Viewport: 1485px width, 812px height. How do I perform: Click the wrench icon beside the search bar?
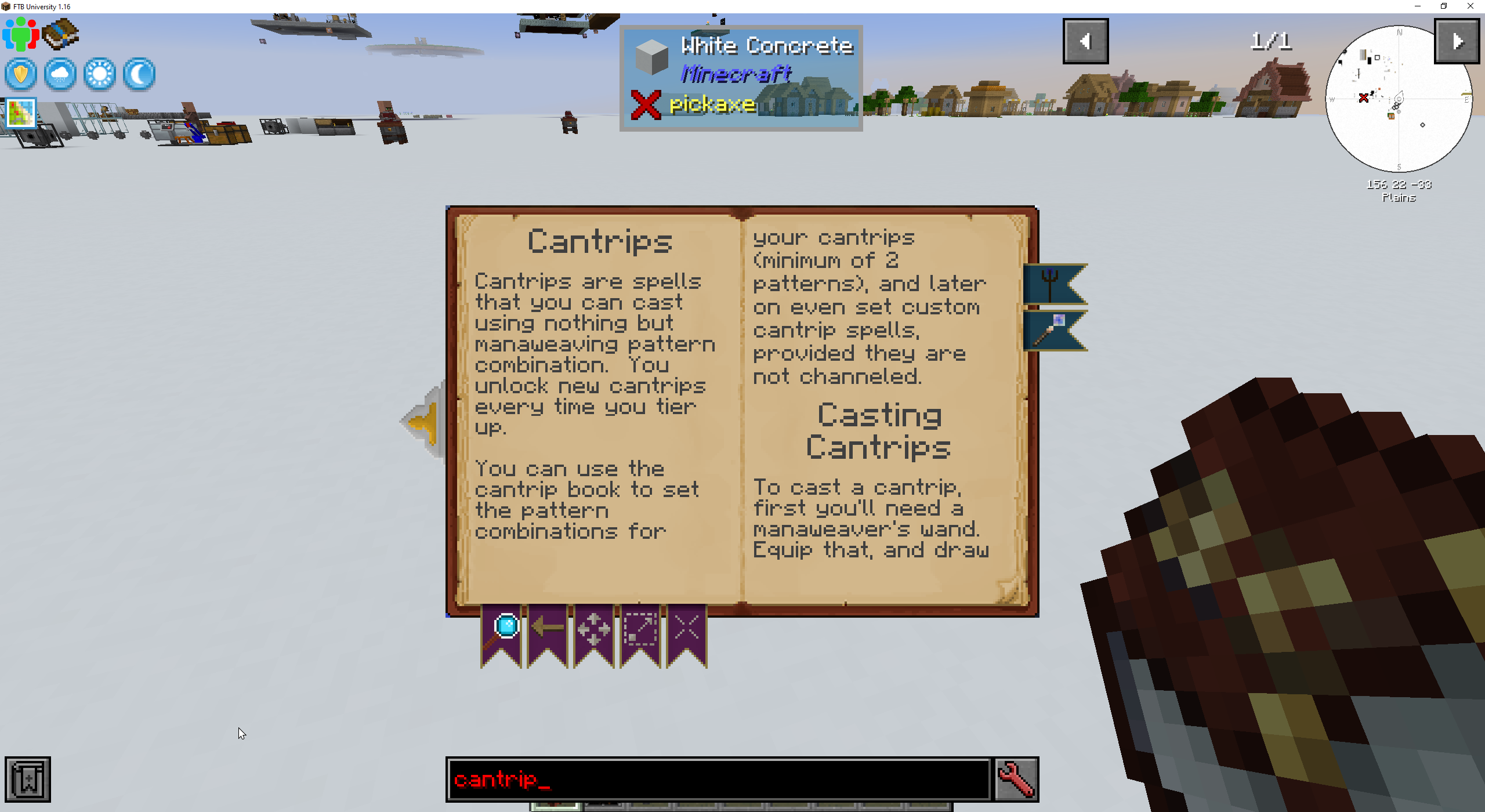coord(1017,779)
